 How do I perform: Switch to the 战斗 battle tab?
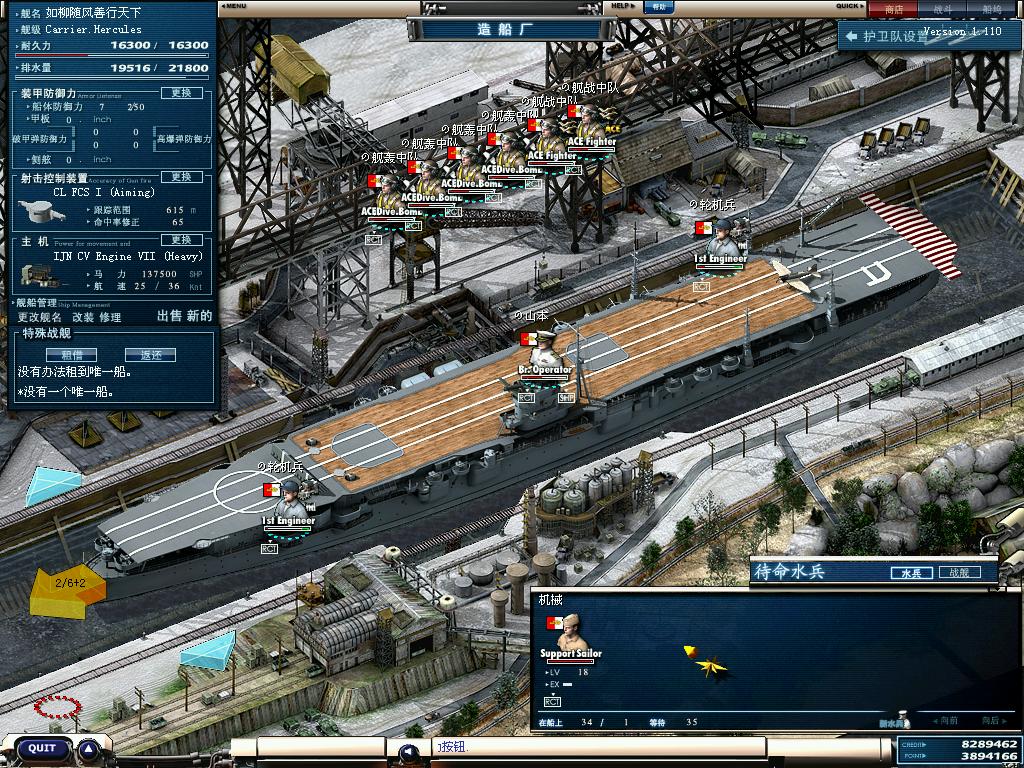pos(942,9)
